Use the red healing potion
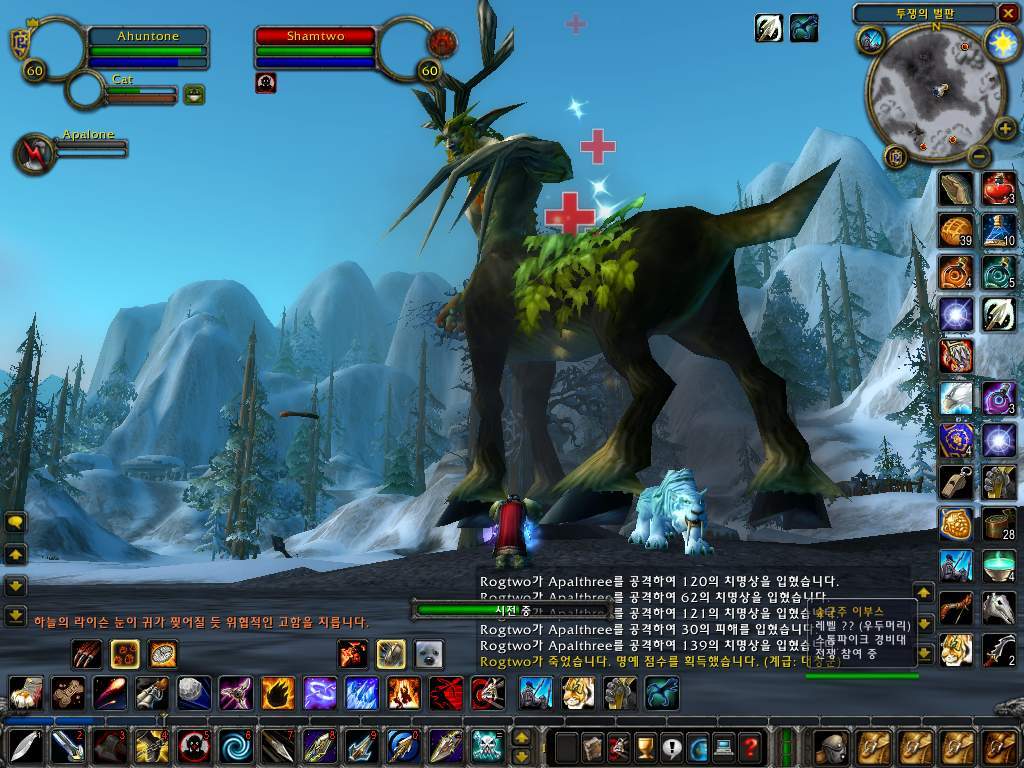1024x768 pixels. [999, 188]
